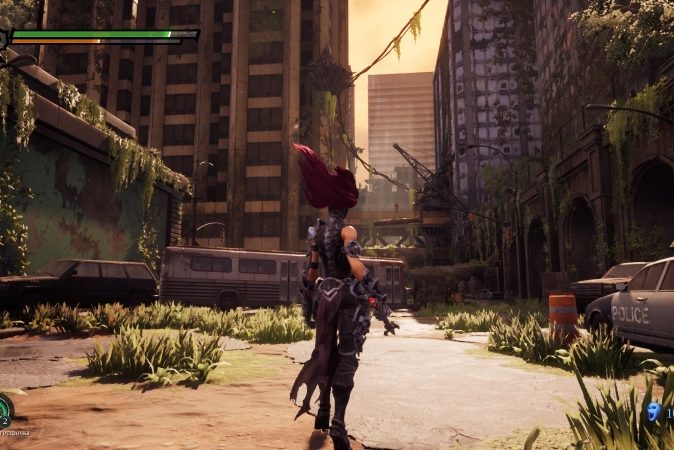The image size is (674, 450).
Task: Click the blue soul currency icon
Action: 653,411
